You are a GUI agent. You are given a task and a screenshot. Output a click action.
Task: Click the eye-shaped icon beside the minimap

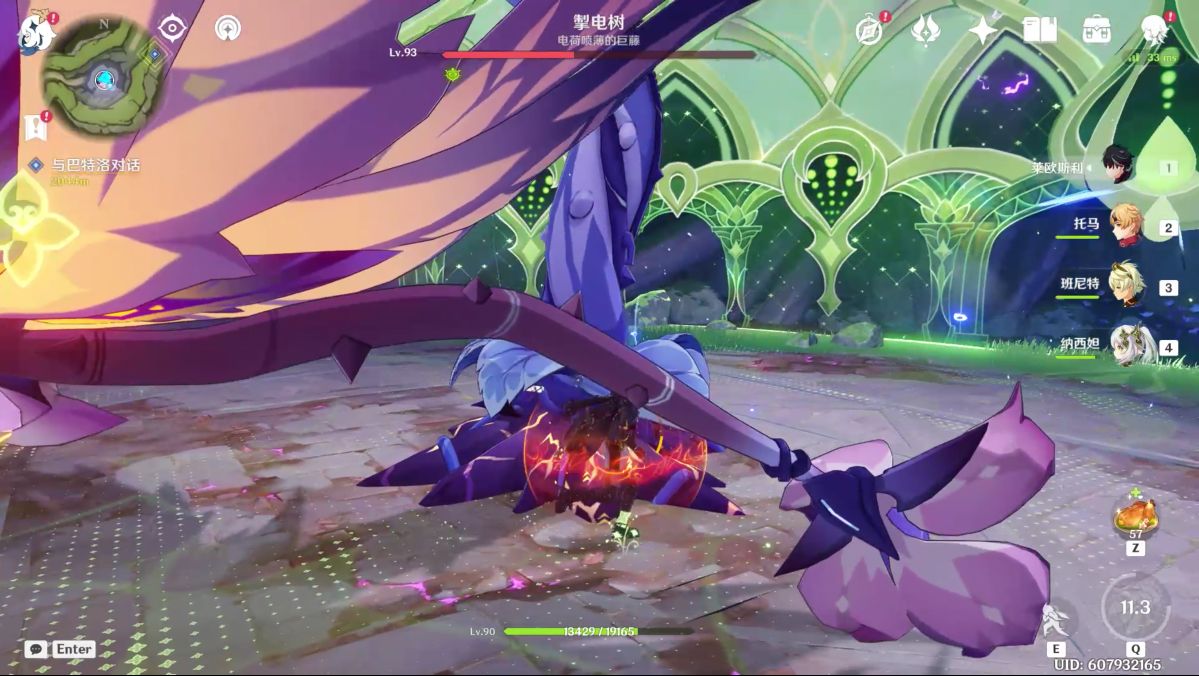173,28
